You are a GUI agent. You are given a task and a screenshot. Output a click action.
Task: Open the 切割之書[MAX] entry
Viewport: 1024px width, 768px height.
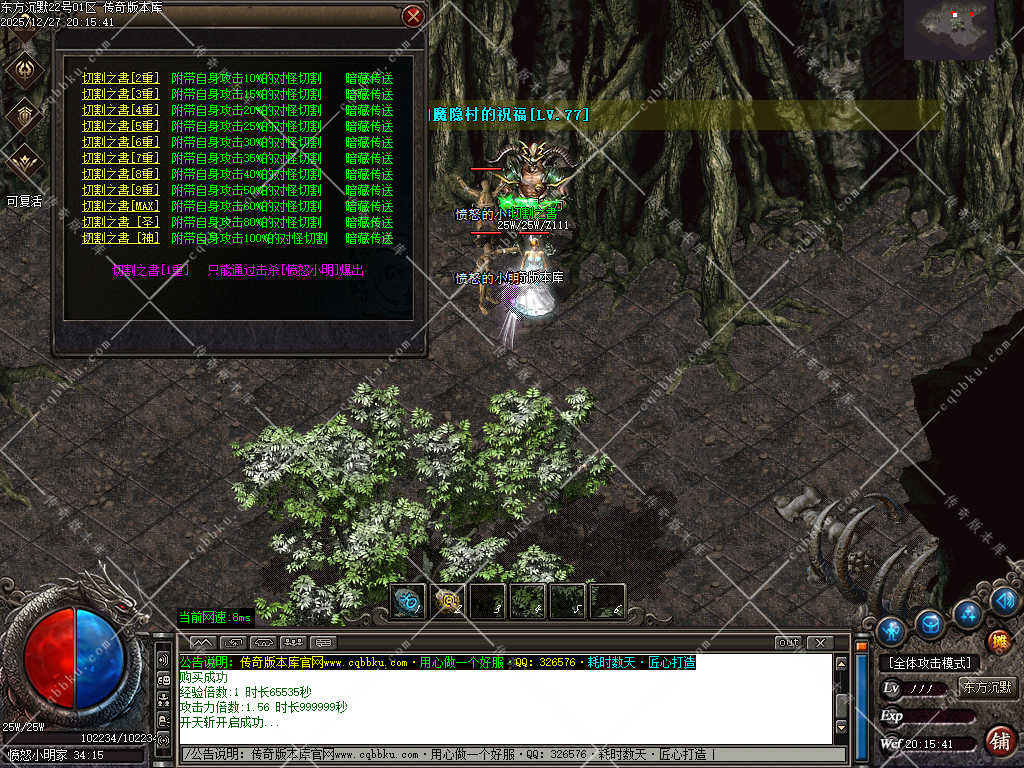tap(120, 206)
